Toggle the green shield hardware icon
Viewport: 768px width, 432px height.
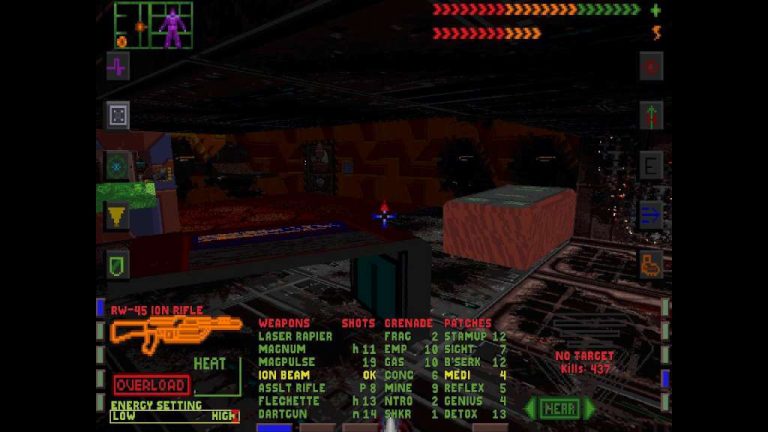pyautogui.click(x=118, y=264)
